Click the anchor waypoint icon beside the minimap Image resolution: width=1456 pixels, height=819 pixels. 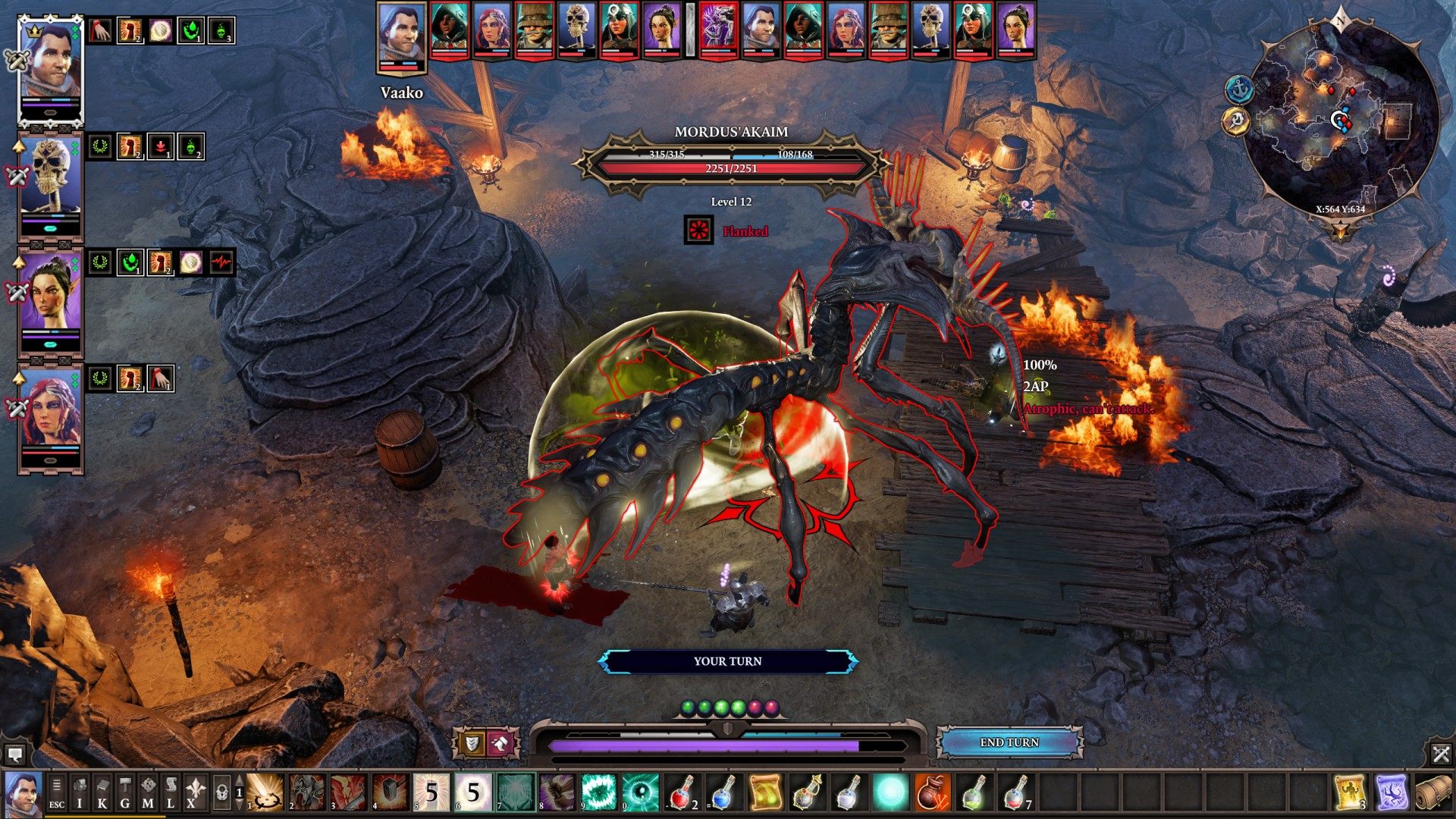(1239, 89)
